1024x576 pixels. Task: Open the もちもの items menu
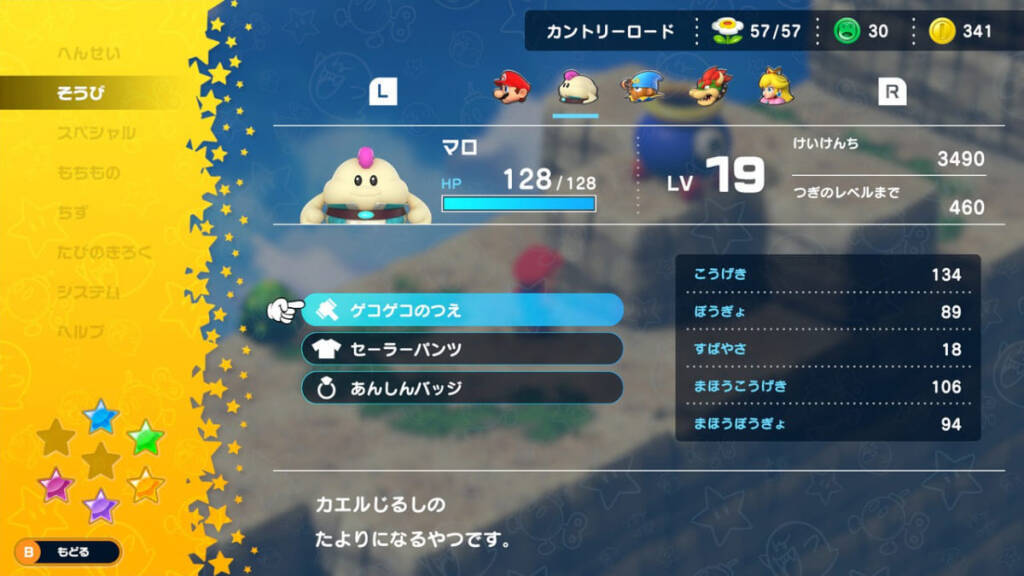point(88,173)
